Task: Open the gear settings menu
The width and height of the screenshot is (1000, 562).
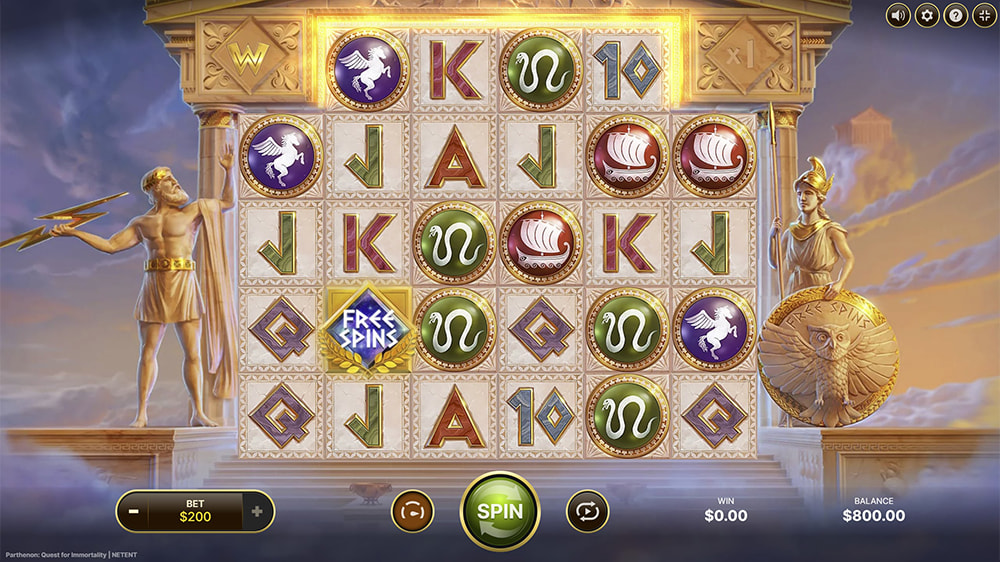Action: click(x=927, y=15)
